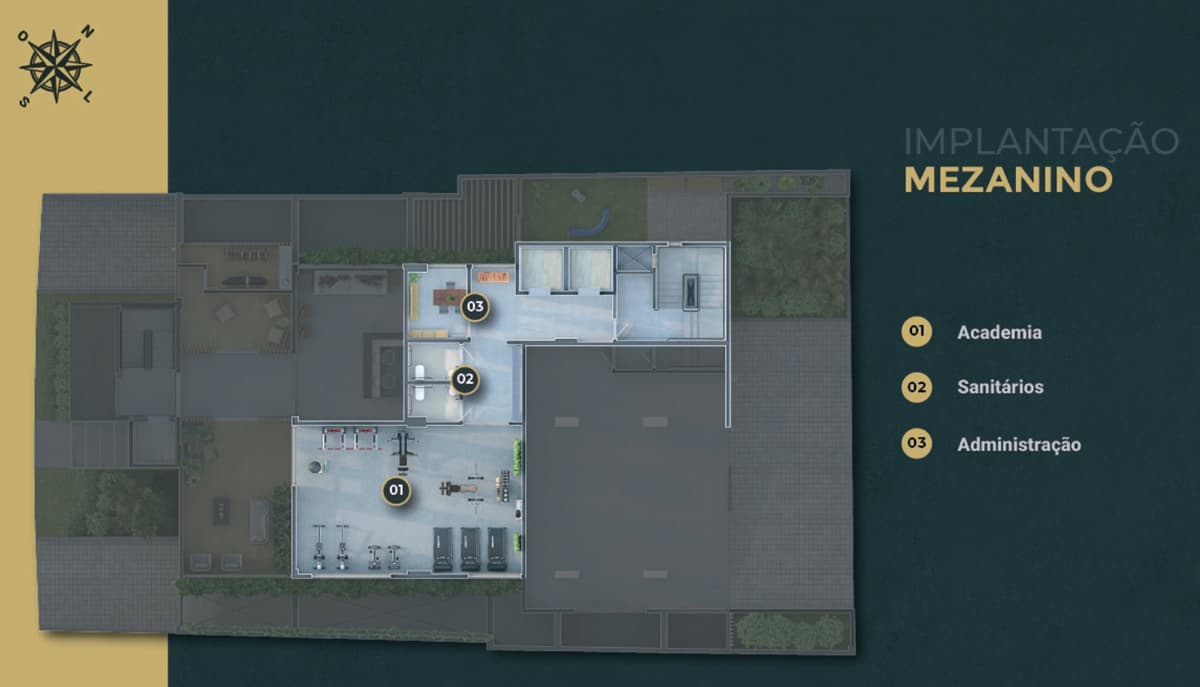This screenshot has width=1200, height=687.
Task: Open the Administração legend entry
Action: 1018,444
